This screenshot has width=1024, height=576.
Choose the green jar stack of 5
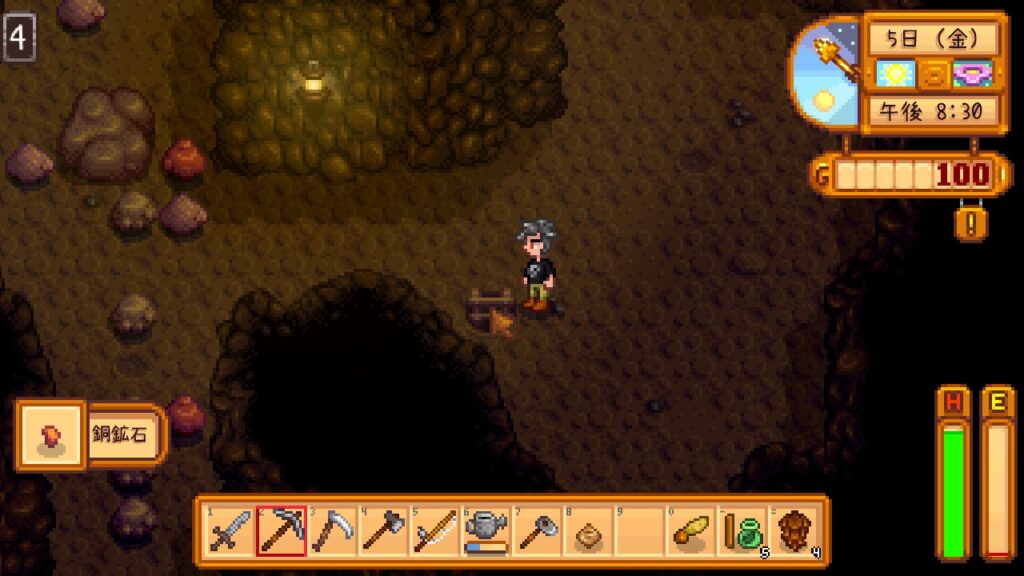point(743,531)
